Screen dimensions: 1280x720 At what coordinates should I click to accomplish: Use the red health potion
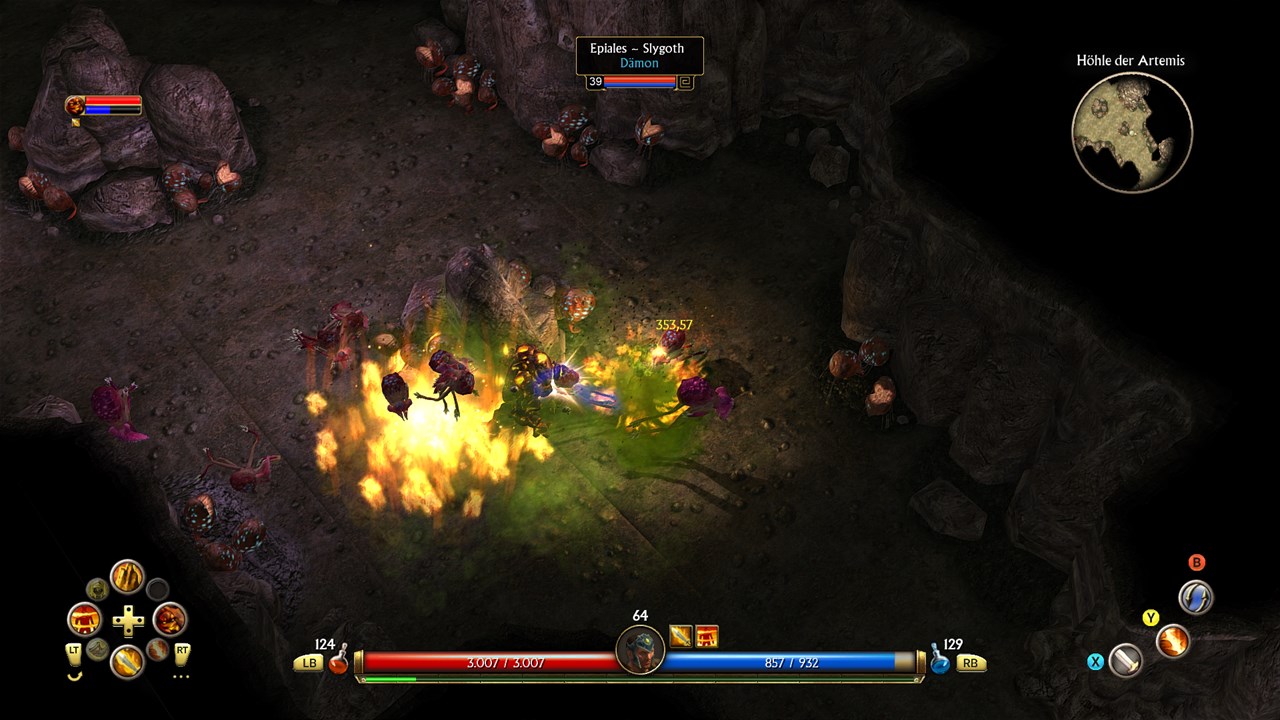tap(338, 661)
